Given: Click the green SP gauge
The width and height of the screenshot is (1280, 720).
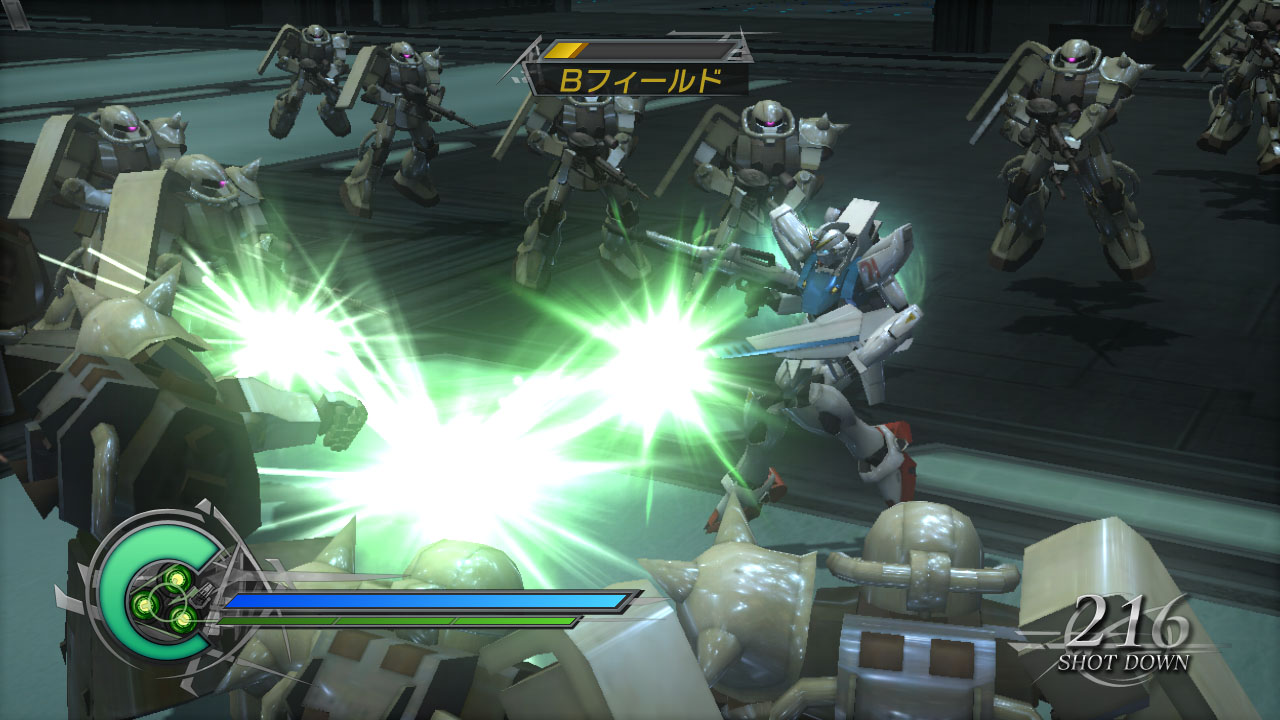Looking at the screenshot, I should click(400, 622).
